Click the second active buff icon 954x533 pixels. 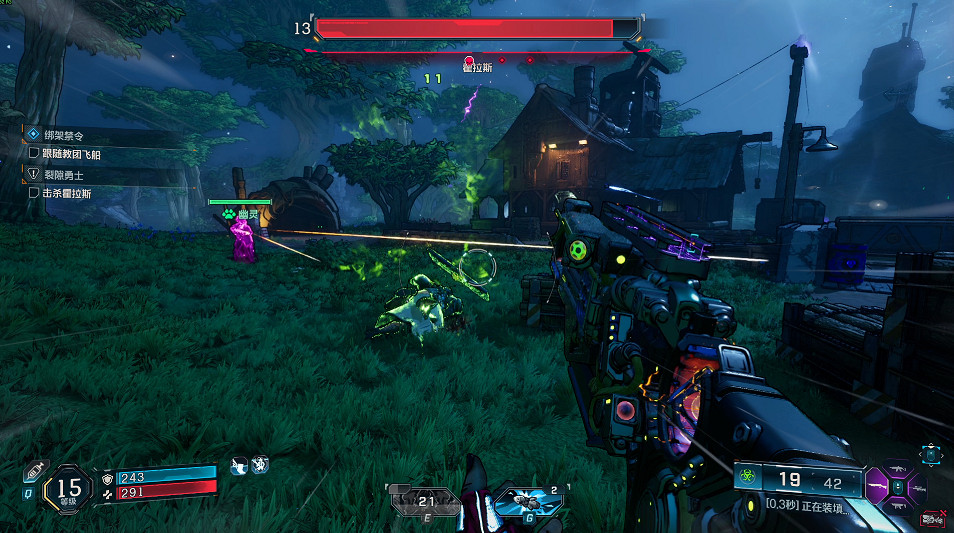(x=260, y=465)
